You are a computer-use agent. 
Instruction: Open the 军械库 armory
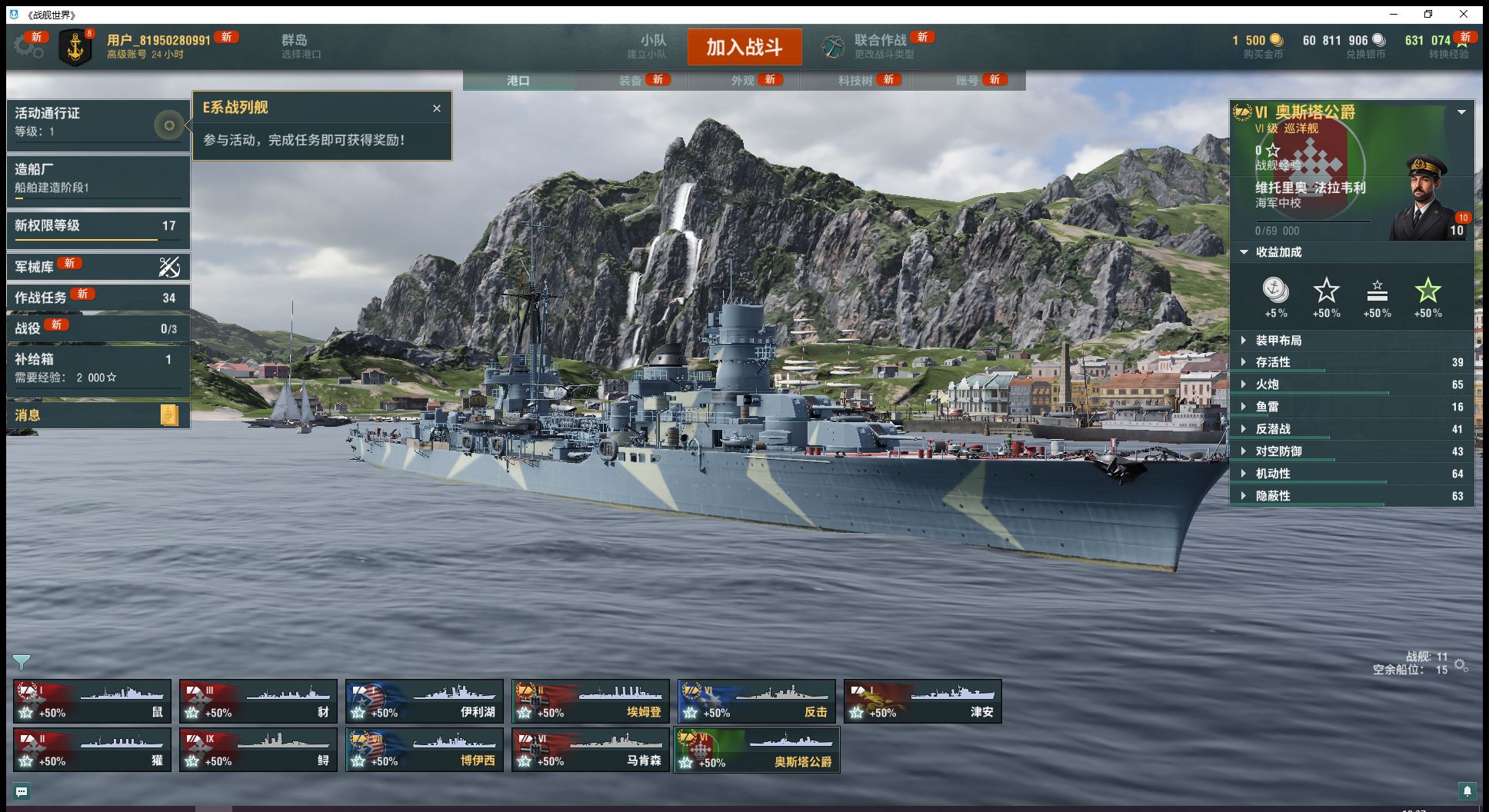click(98, 267)
